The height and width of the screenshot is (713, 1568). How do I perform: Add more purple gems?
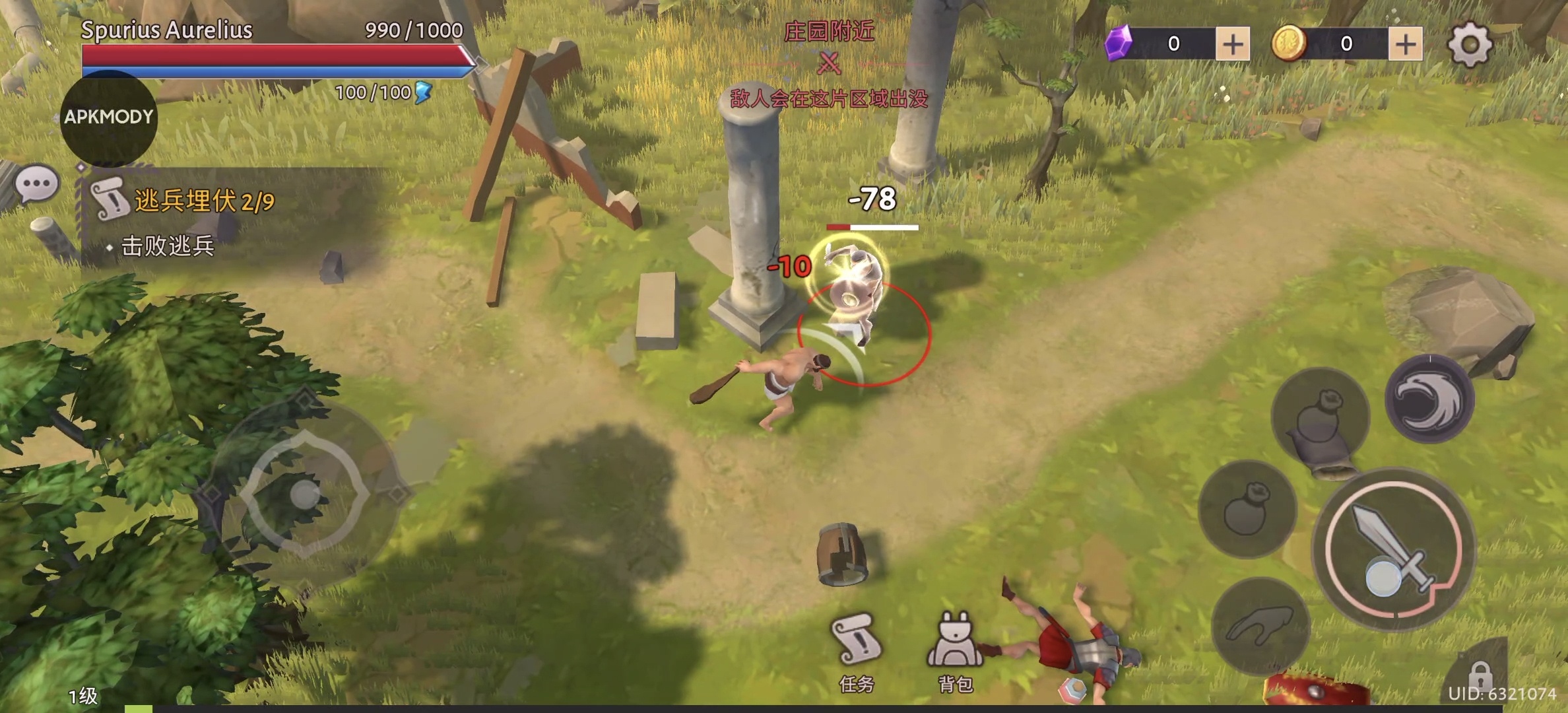pos(1232,44)
